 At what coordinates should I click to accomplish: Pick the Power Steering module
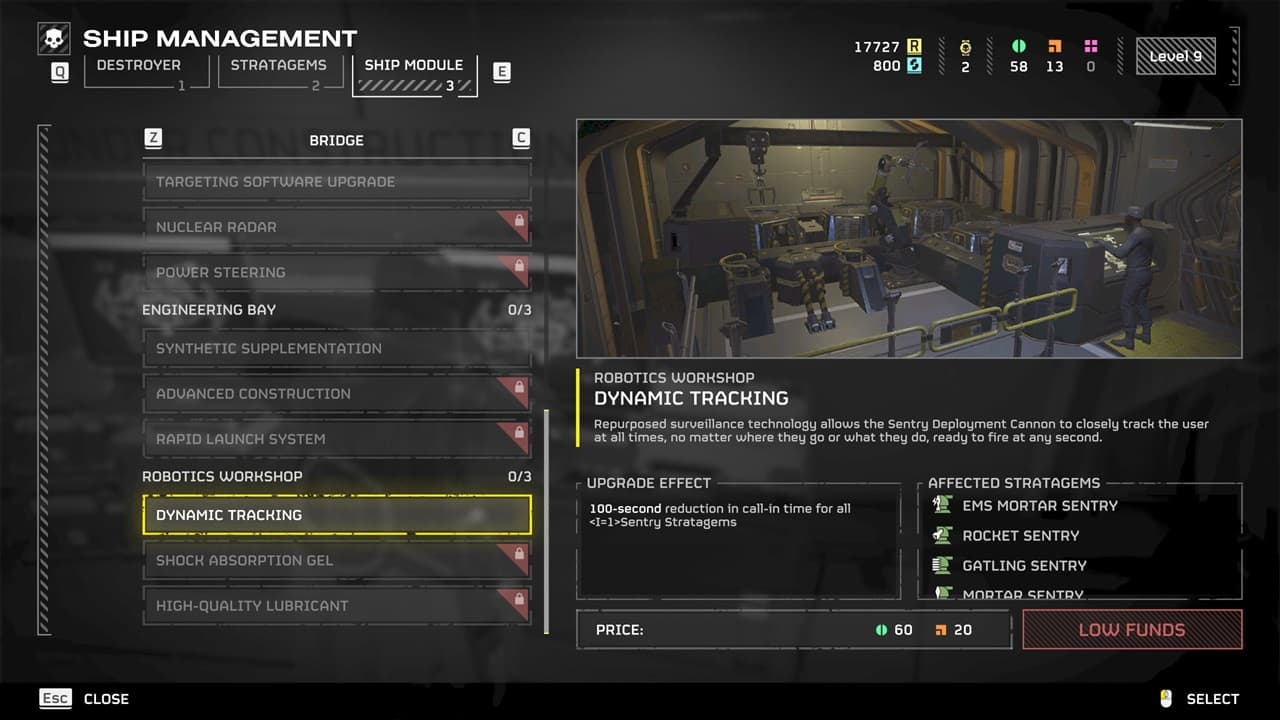(336, 272)
